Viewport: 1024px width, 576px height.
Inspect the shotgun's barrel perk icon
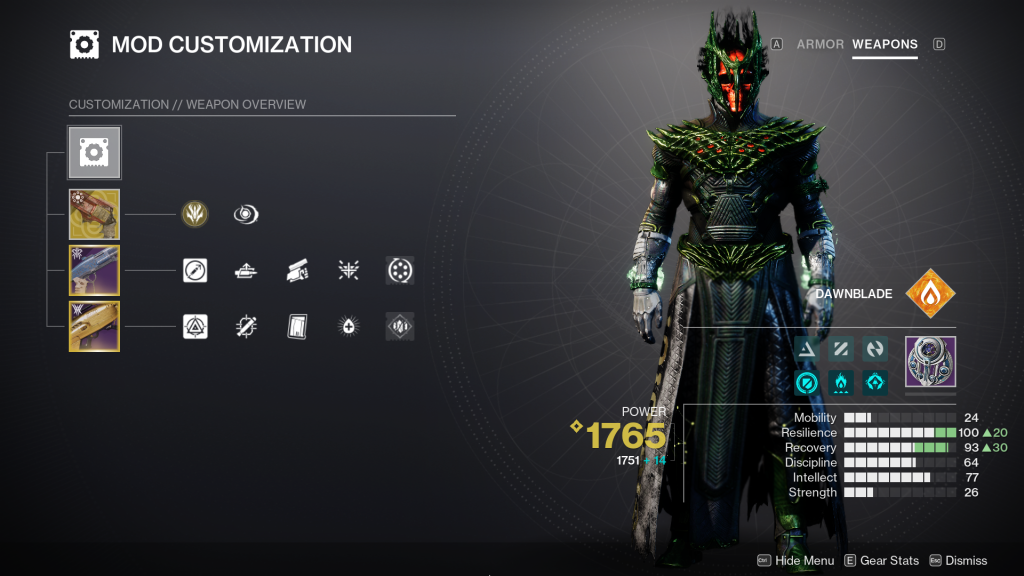tap(246, 270)
